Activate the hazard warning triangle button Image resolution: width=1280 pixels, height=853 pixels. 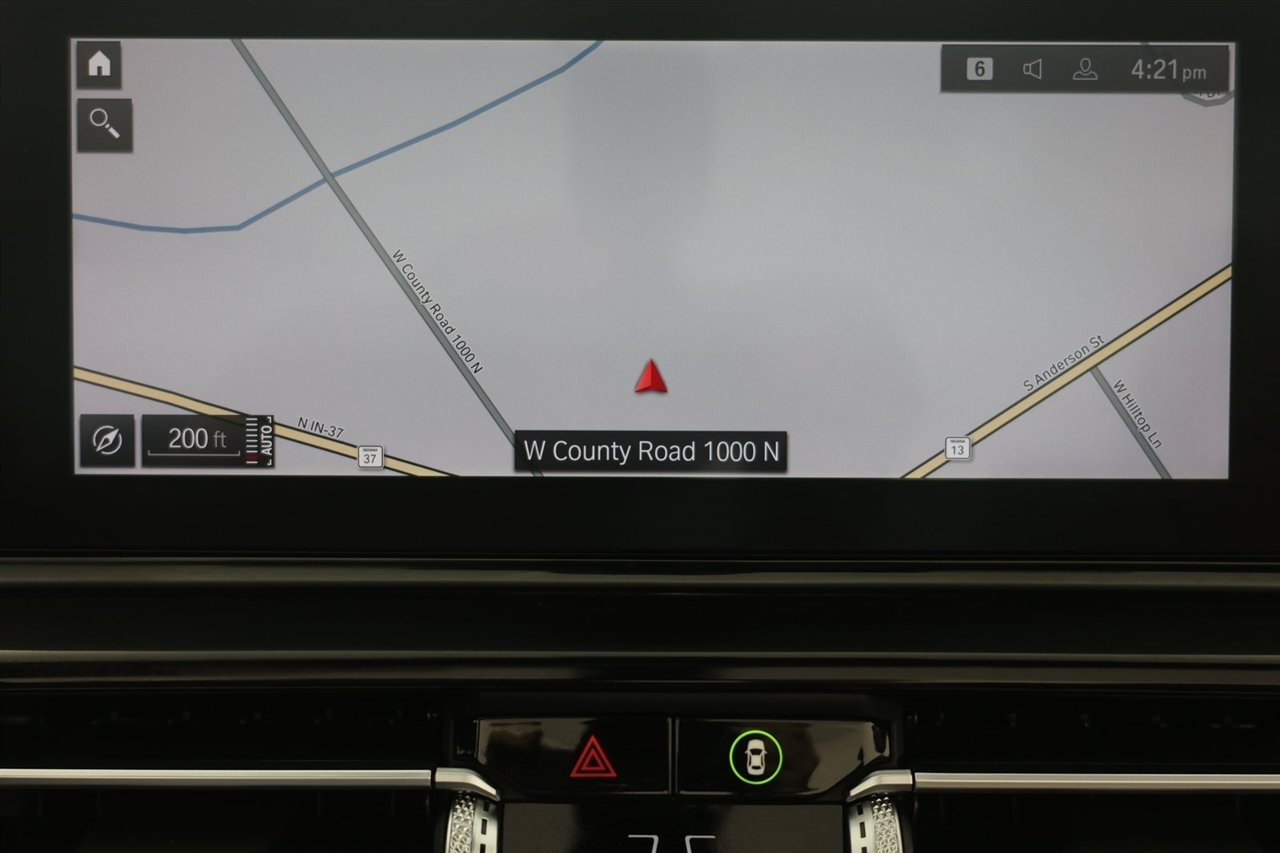pos(593,756)
